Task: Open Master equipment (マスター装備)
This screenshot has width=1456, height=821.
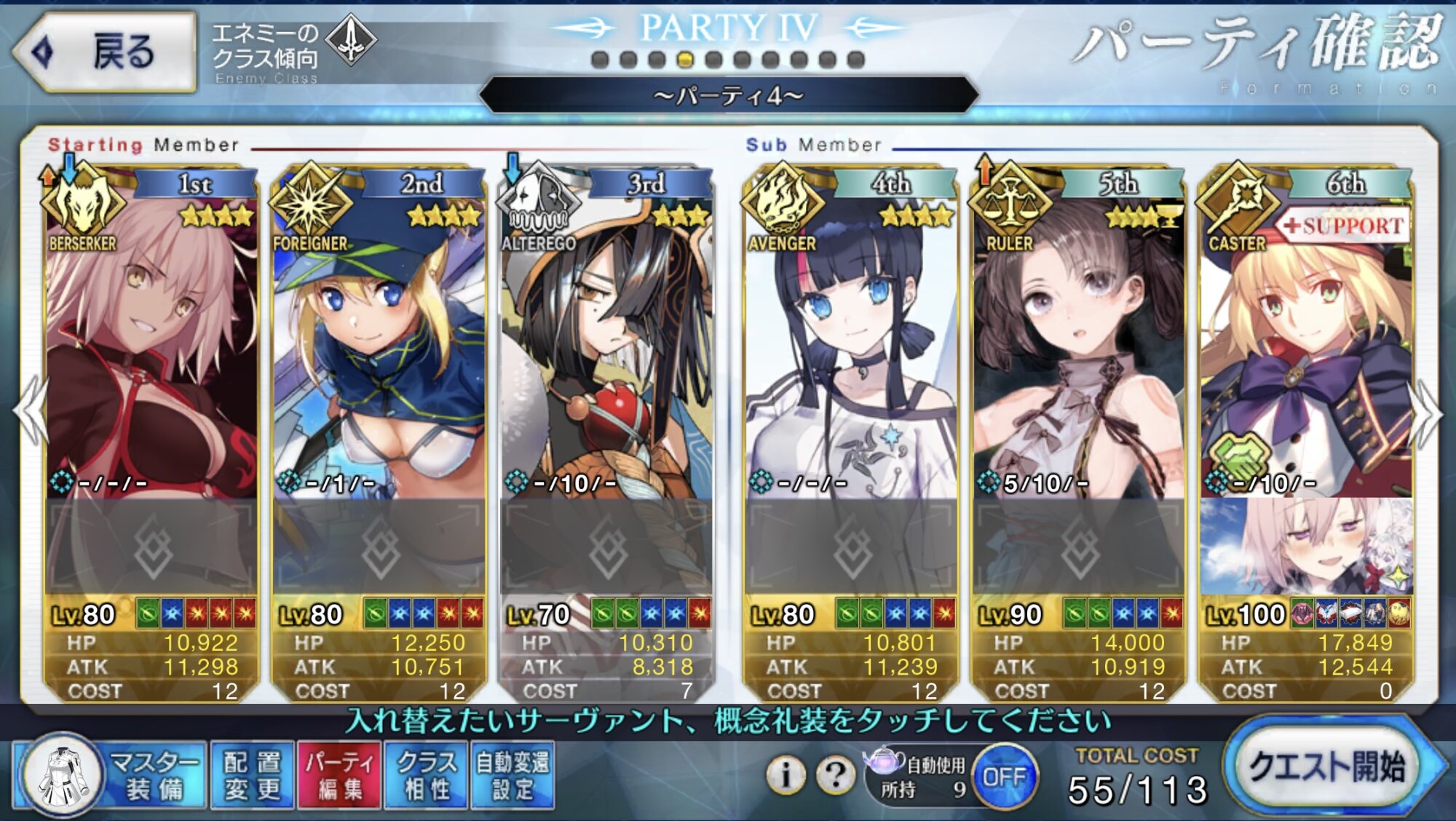Action: (109, 775)
